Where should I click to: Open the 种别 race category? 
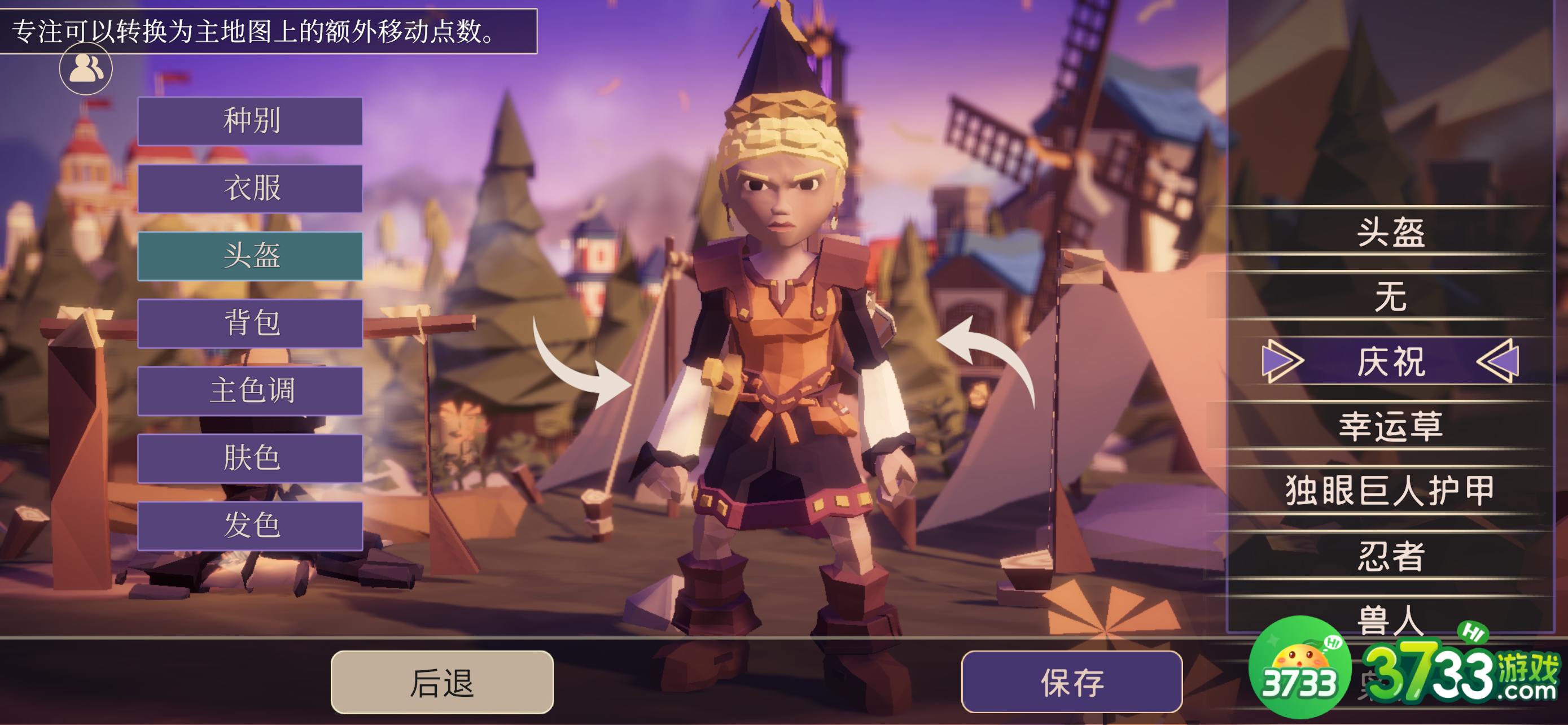coord(250,120)
